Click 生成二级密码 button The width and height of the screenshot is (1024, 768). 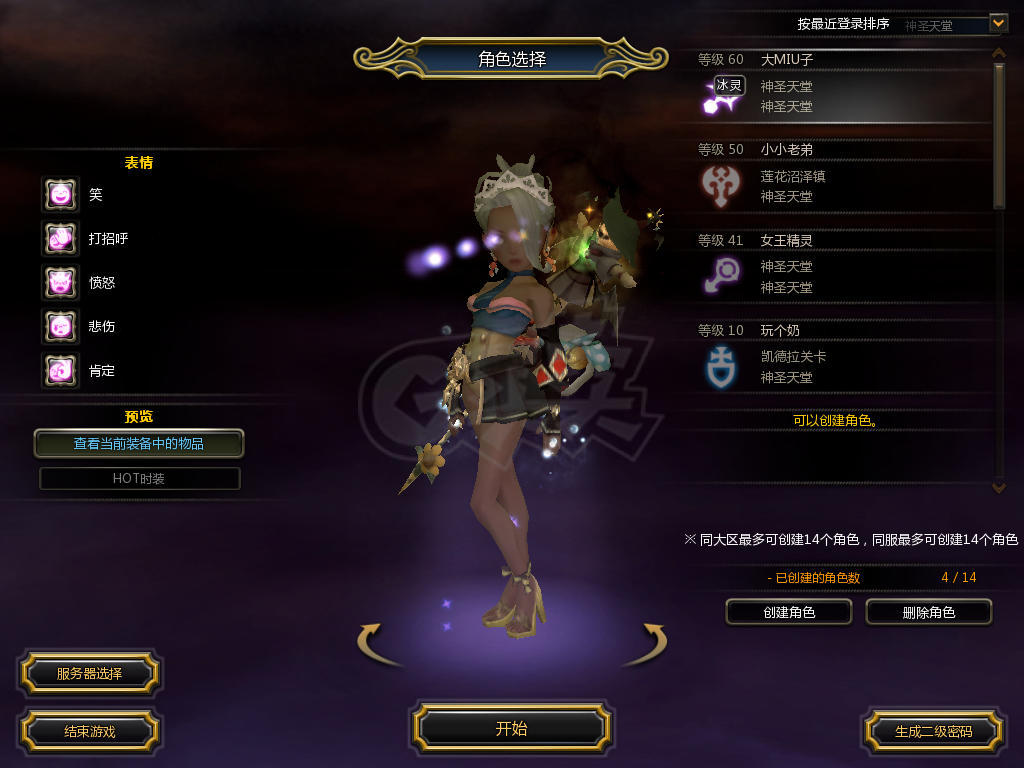[932, 731]
